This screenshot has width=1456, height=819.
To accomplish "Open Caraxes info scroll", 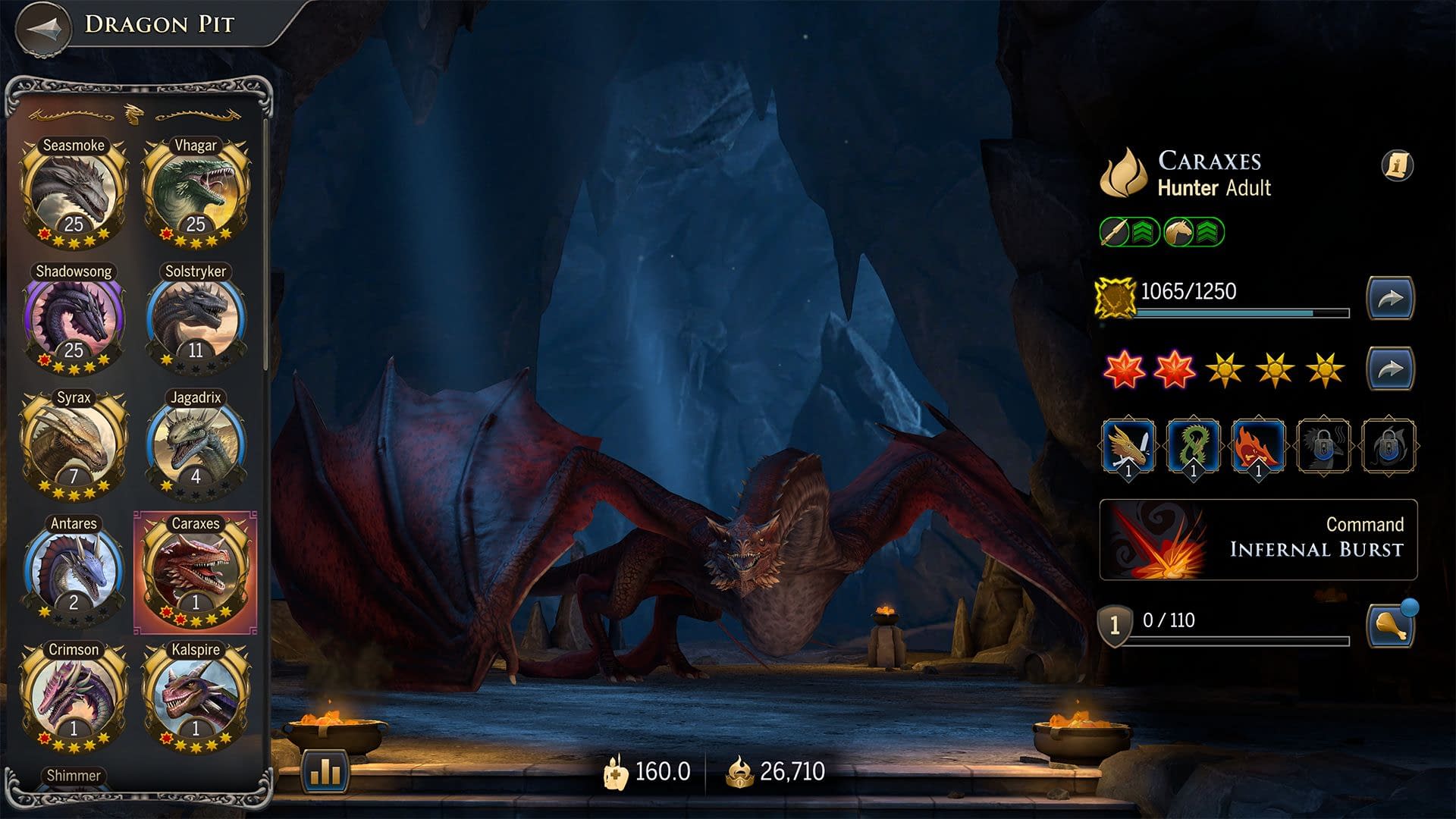I will 1397,165.
